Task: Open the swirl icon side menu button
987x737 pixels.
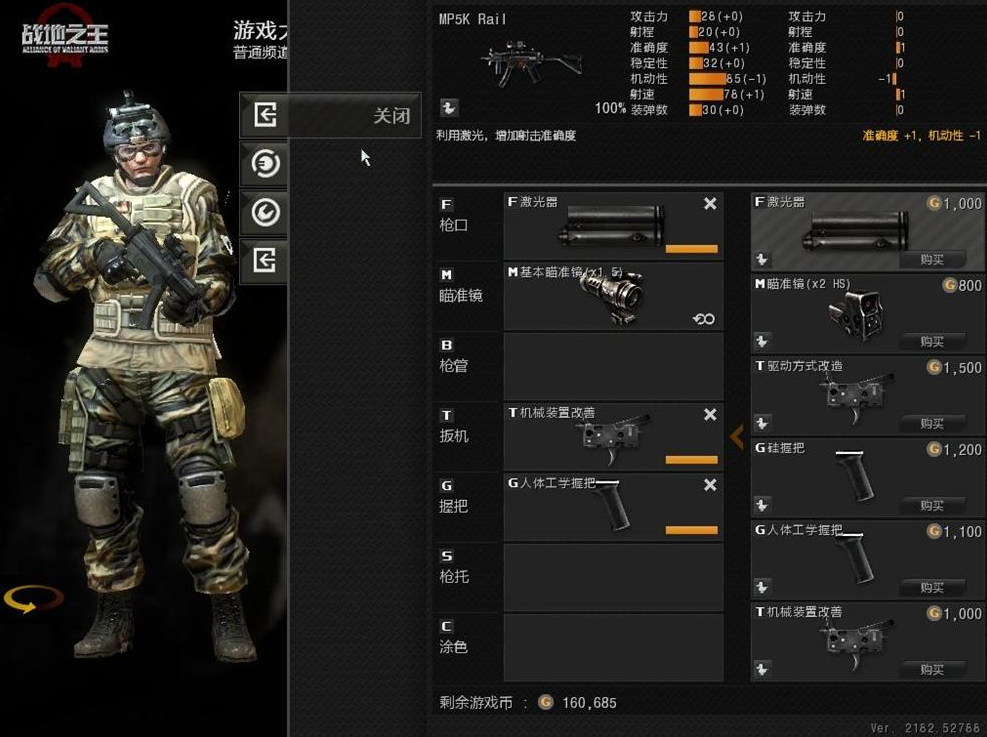Action: (264, 163)
